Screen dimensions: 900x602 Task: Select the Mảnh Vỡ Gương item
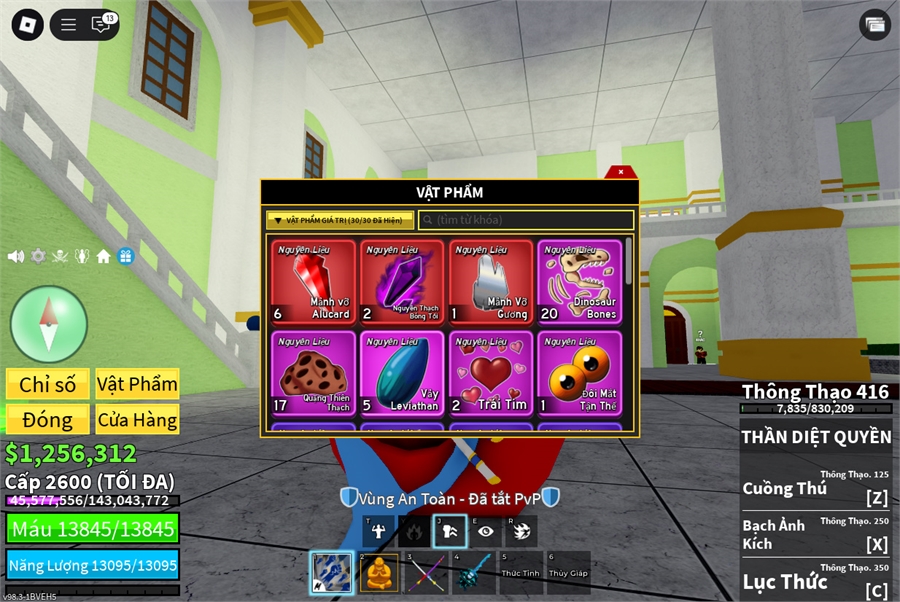491,281
